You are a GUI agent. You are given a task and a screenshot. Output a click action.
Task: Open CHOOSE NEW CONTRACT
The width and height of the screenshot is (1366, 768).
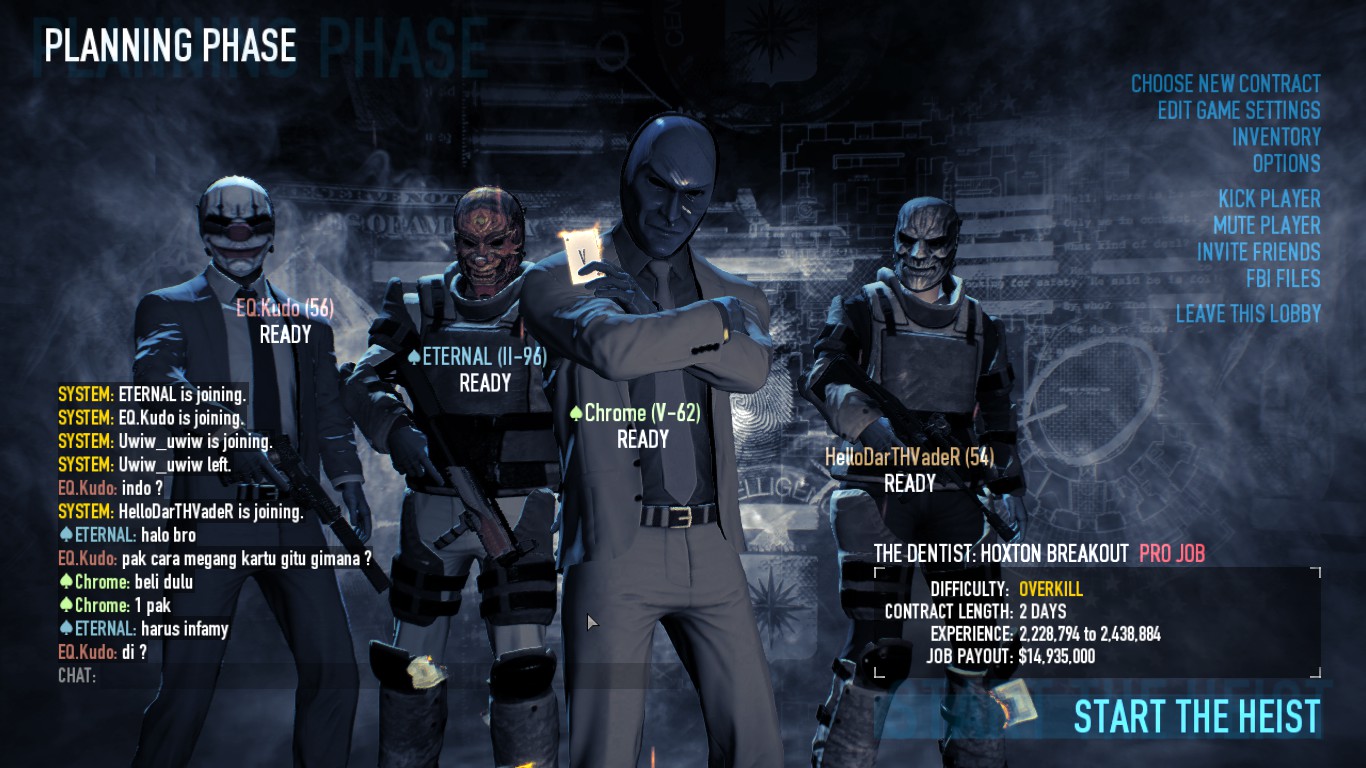tap(1225, 84)
